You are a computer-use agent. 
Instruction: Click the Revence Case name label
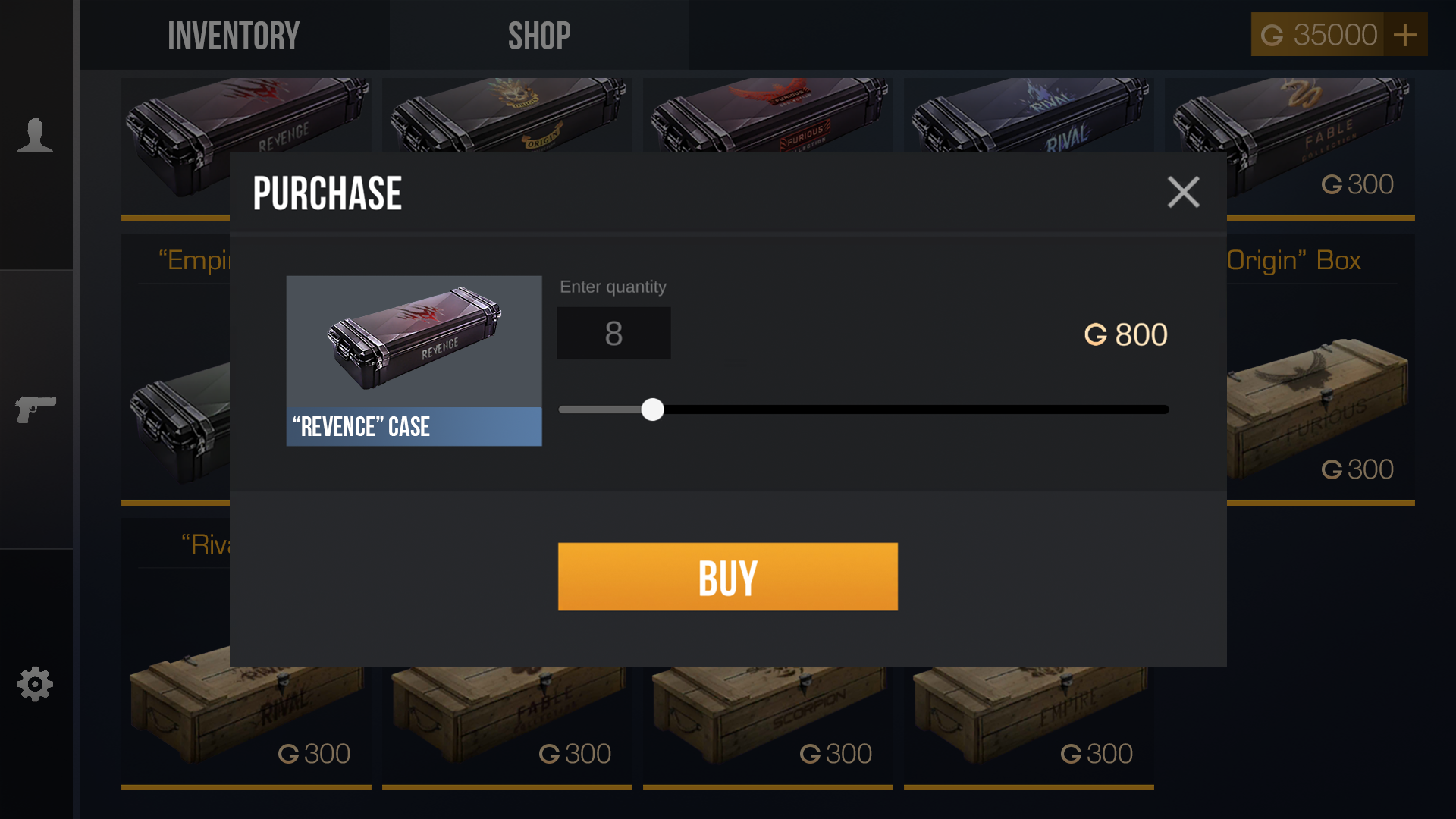[413, 427]
